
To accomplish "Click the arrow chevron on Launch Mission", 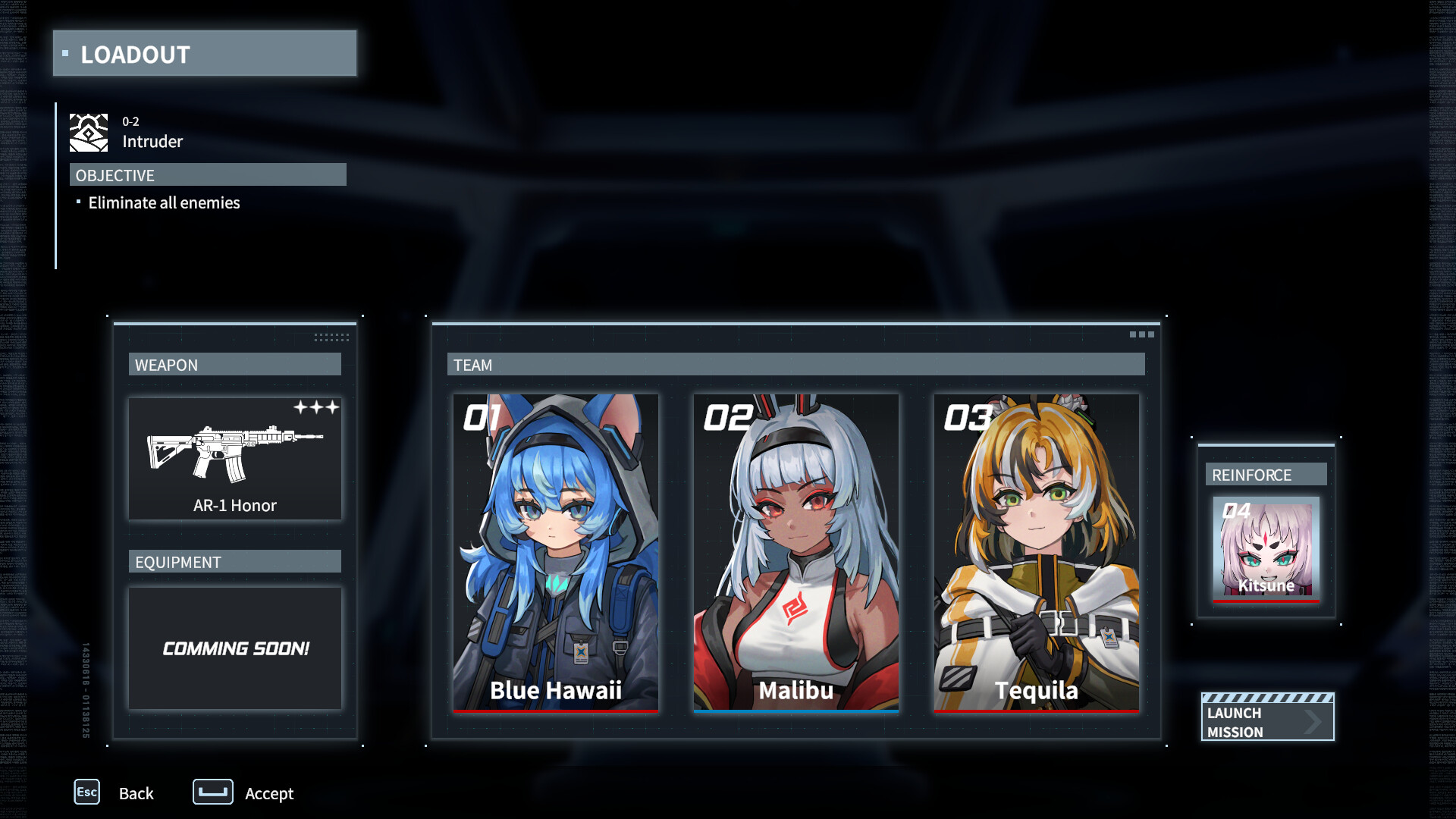I will (x=1313, y=722).
